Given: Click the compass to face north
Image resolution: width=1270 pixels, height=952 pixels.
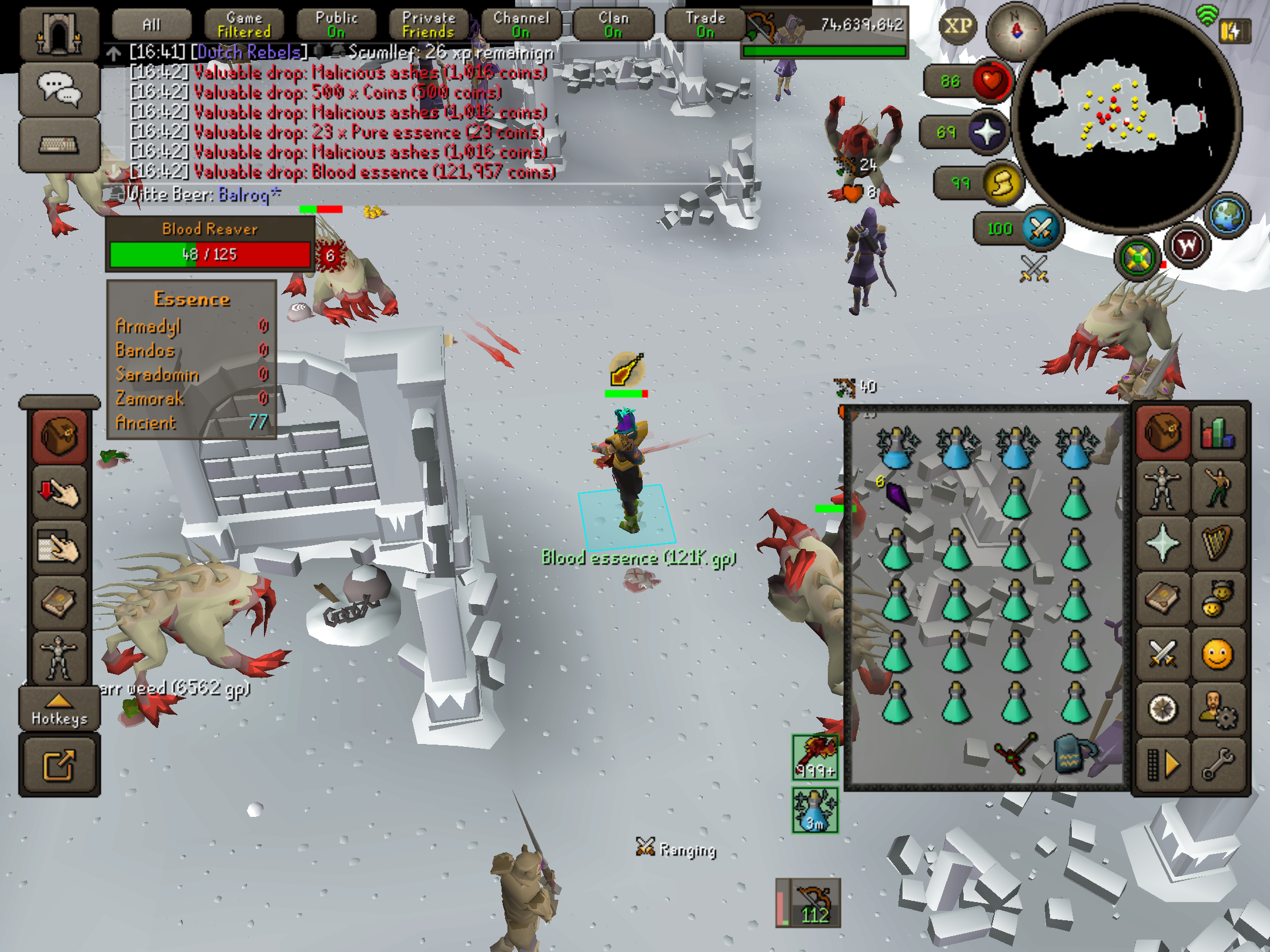Looking at the screenshot, I should [1015, 29].
